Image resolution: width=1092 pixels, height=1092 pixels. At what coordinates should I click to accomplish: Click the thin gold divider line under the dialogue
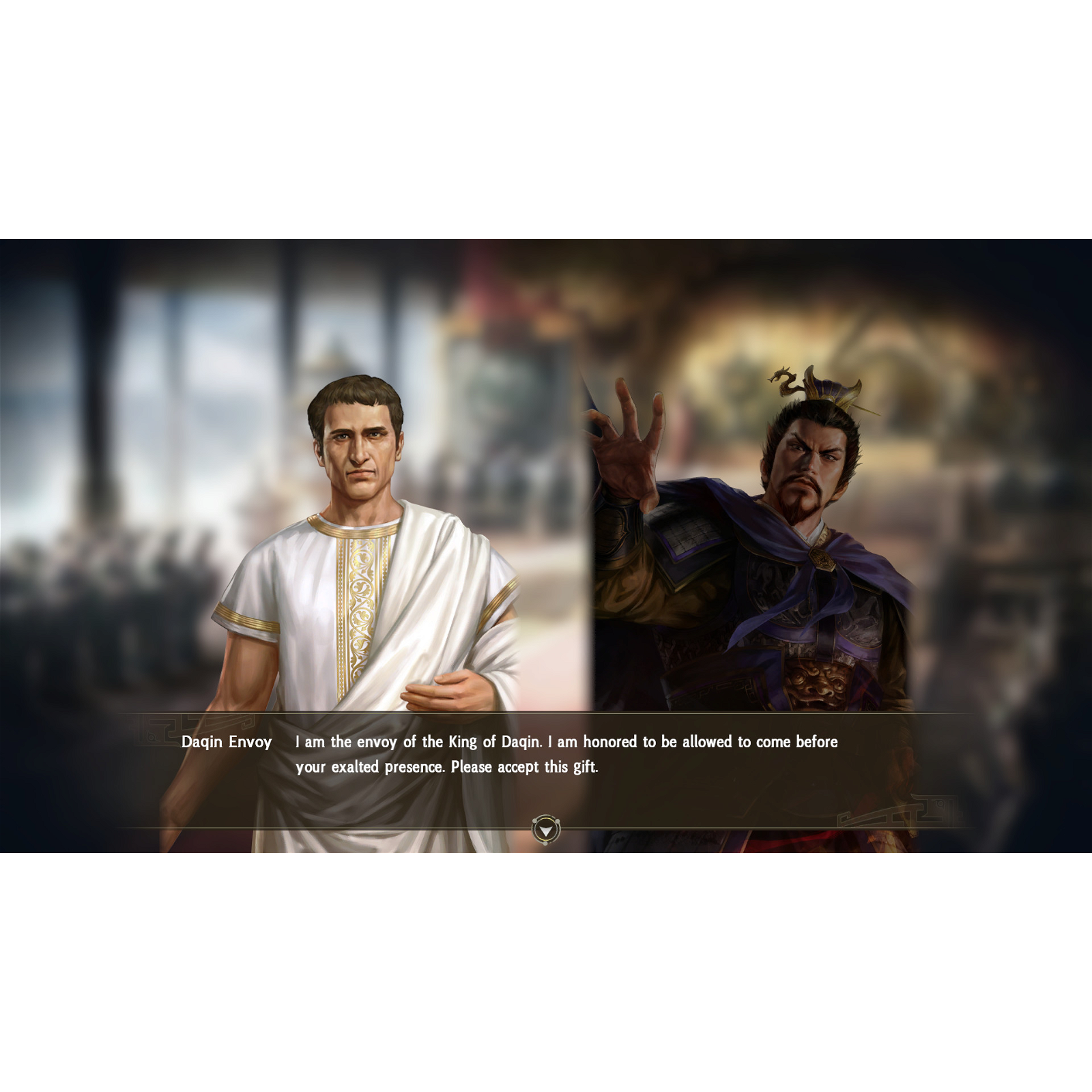pos(341,829)
